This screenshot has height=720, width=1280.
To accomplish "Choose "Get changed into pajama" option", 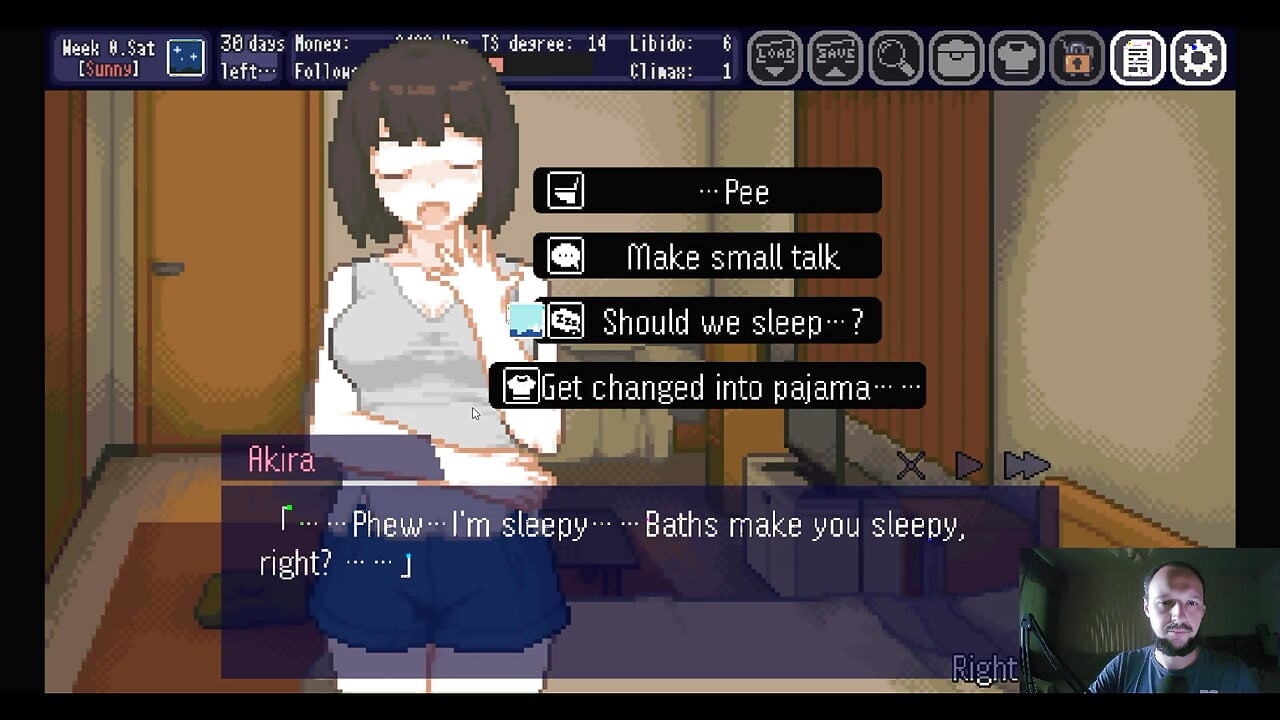I will click(707, 387).
